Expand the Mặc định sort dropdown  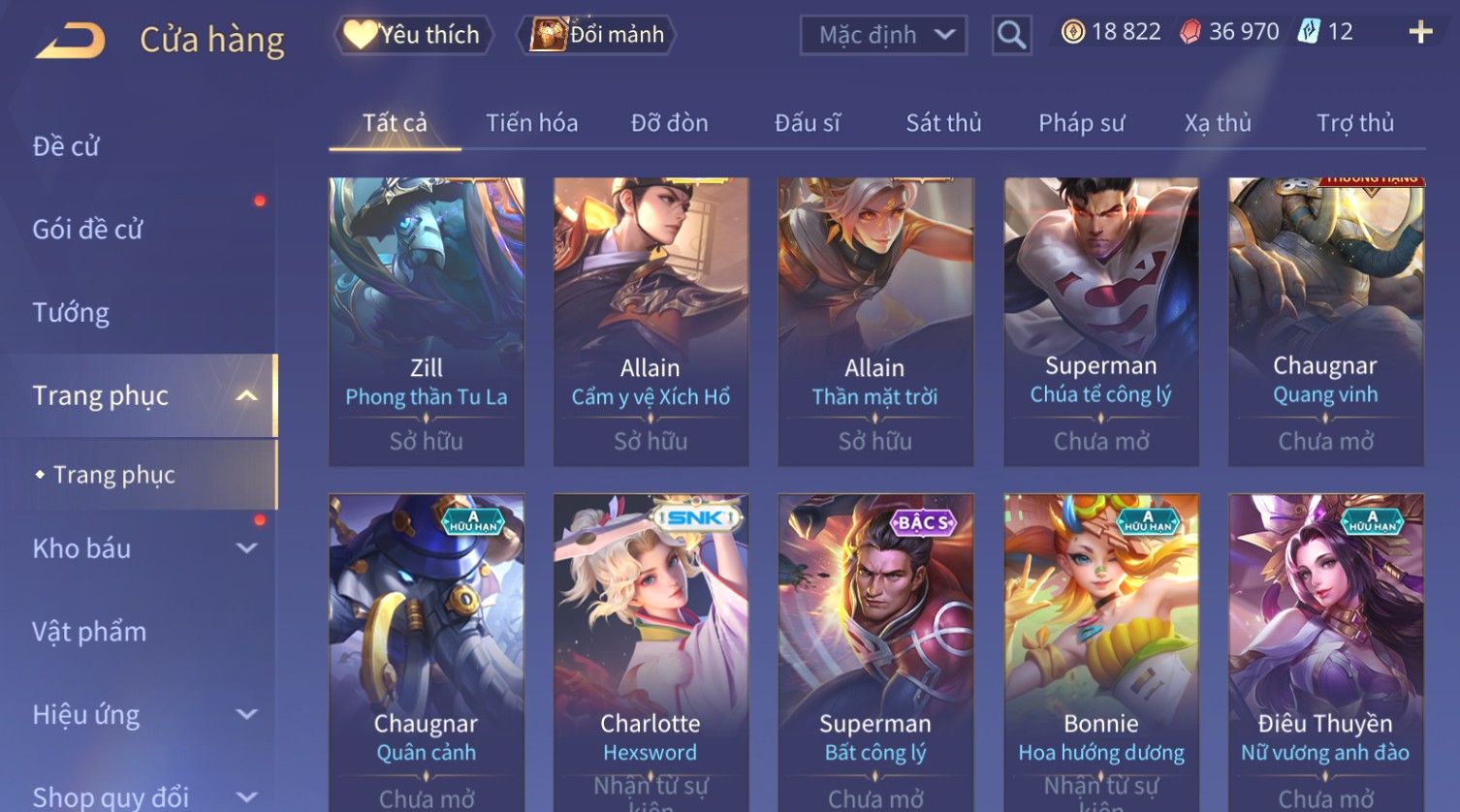pyautogui.click(x=883, y=36)
